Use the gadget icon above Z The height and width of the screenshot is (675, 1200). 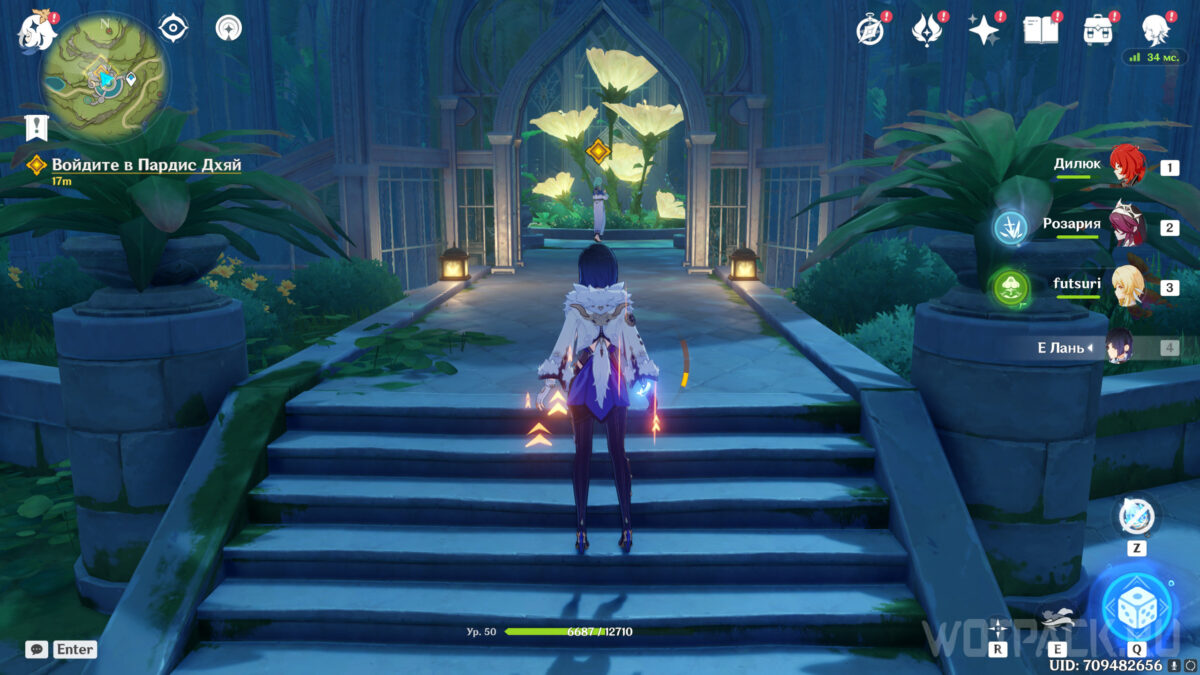pos(1137,516)
